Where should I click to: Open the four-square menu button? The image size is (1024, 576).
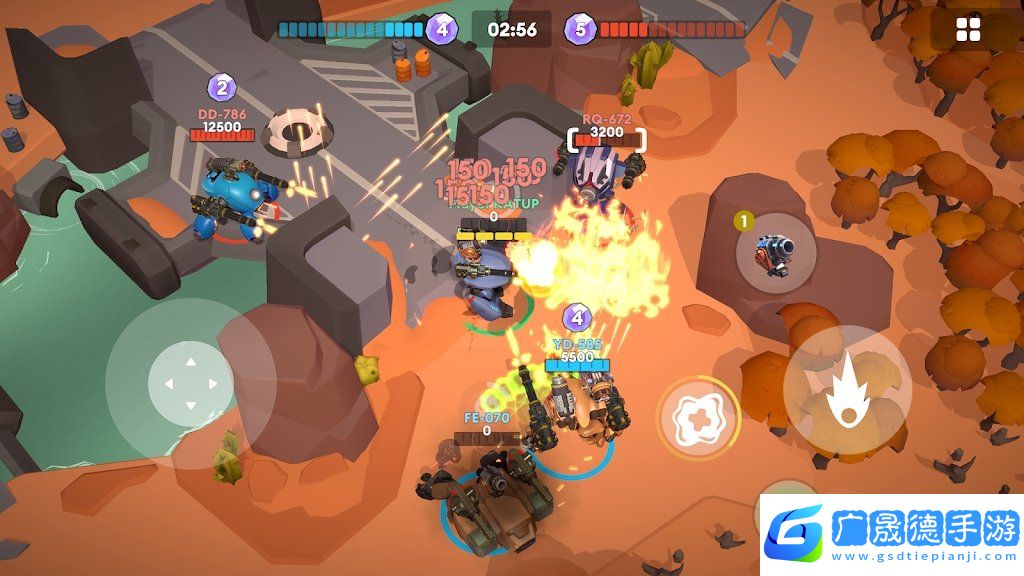(x=968, y=30)
